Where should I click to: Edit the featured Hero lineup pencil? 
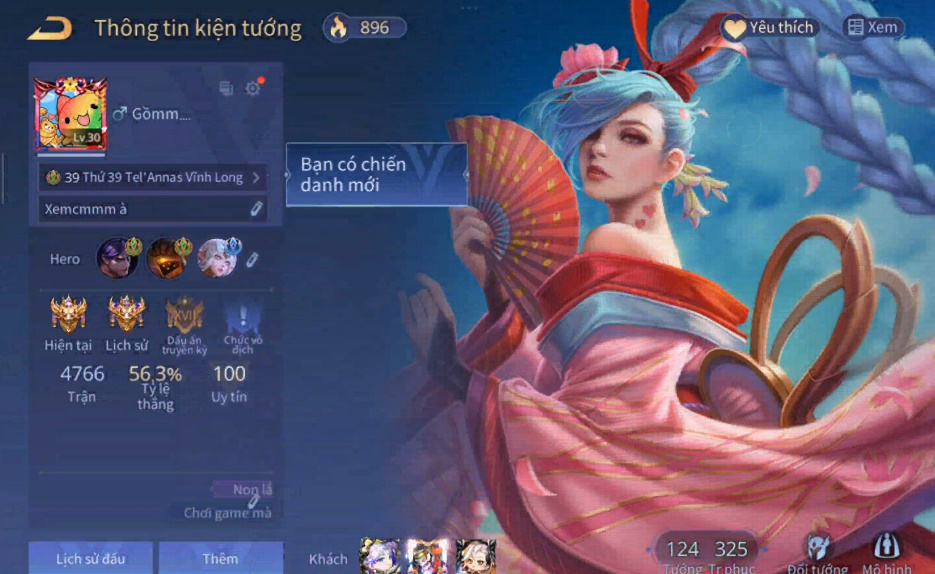click(x=253, y=260)
